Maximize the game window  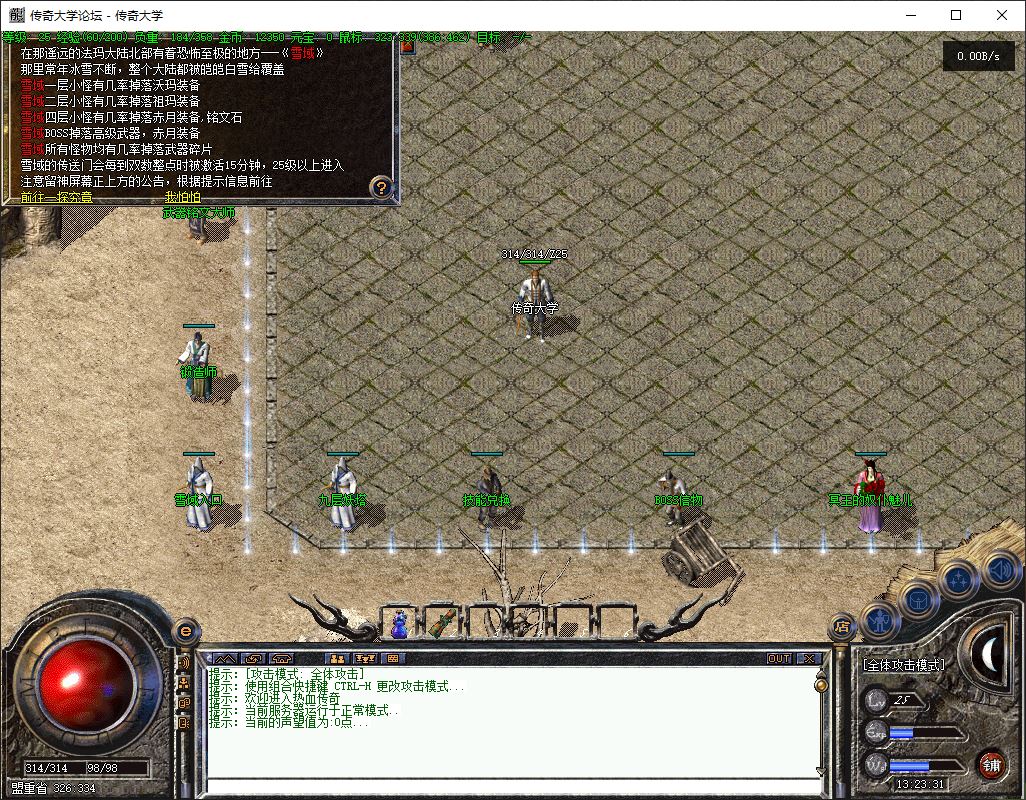(956, 15)
